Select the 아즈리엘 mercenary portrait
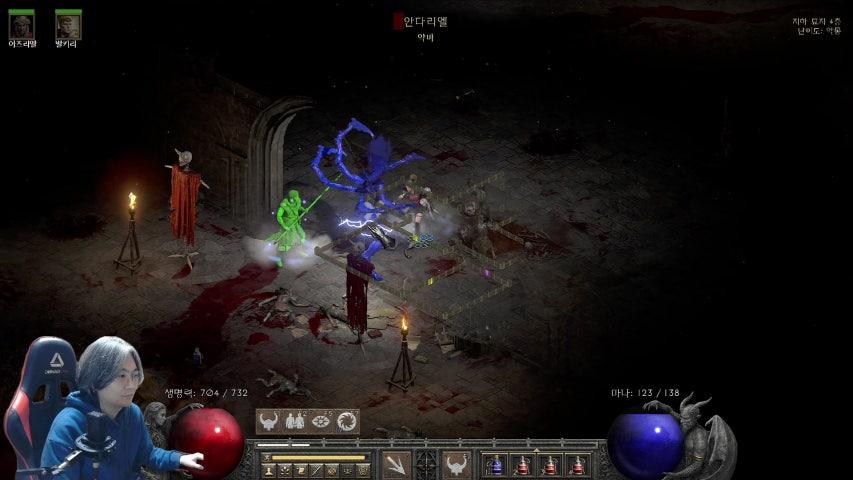This screenshot has width=853, height=480. pyautogui.click(x=21, y=25)
